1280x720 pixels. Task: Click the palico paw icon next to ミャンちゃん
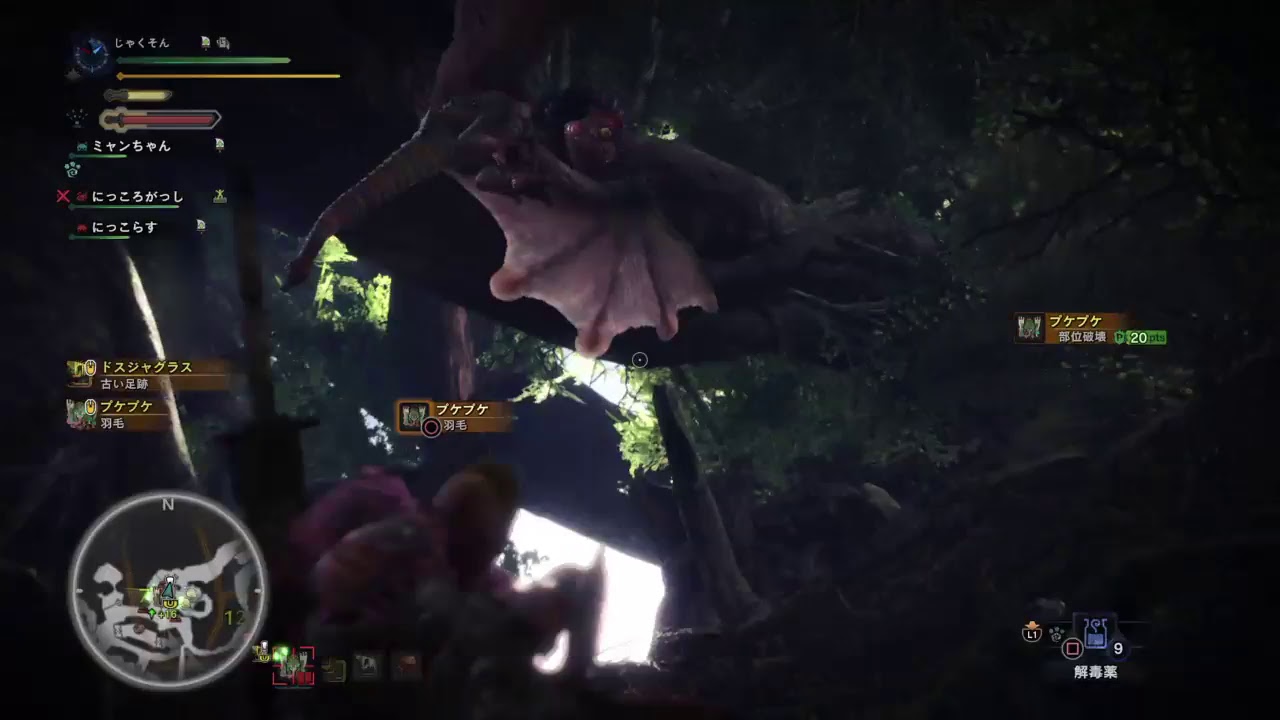pos(81,146)
